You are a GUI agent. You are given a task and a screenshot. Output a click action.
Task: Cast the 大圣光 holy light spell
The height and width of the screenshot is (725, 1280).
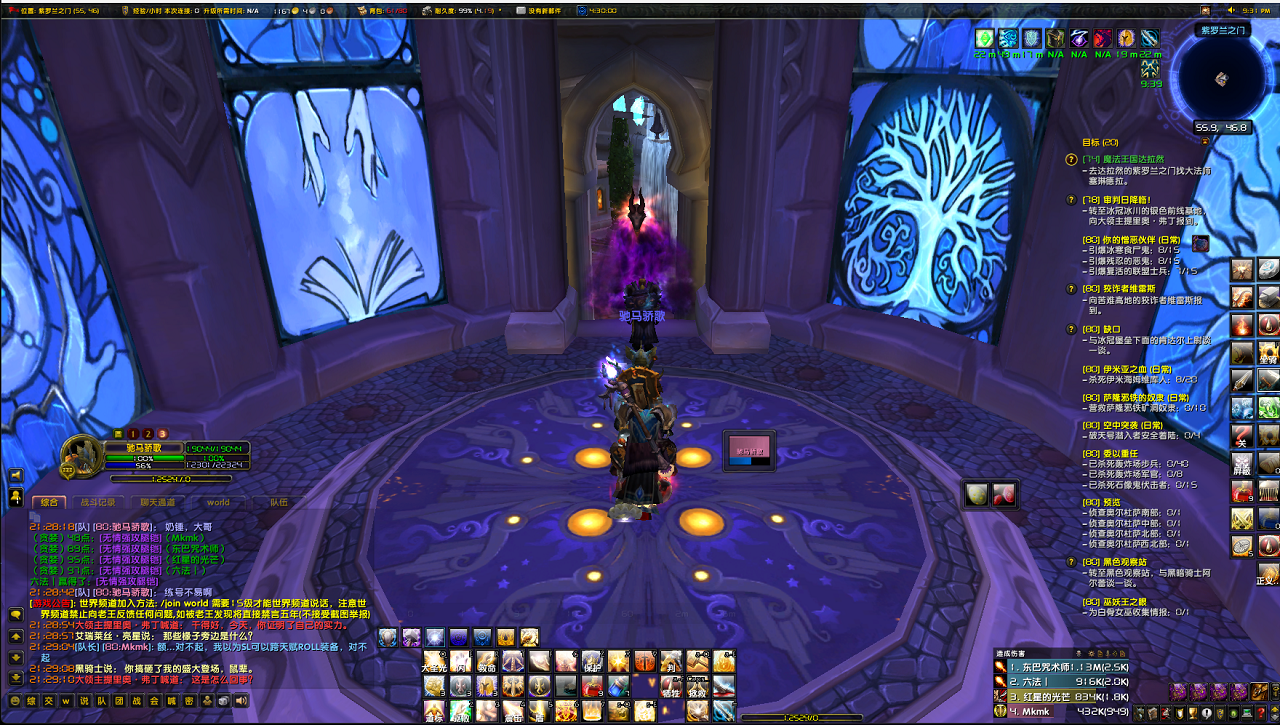(435, 662)
